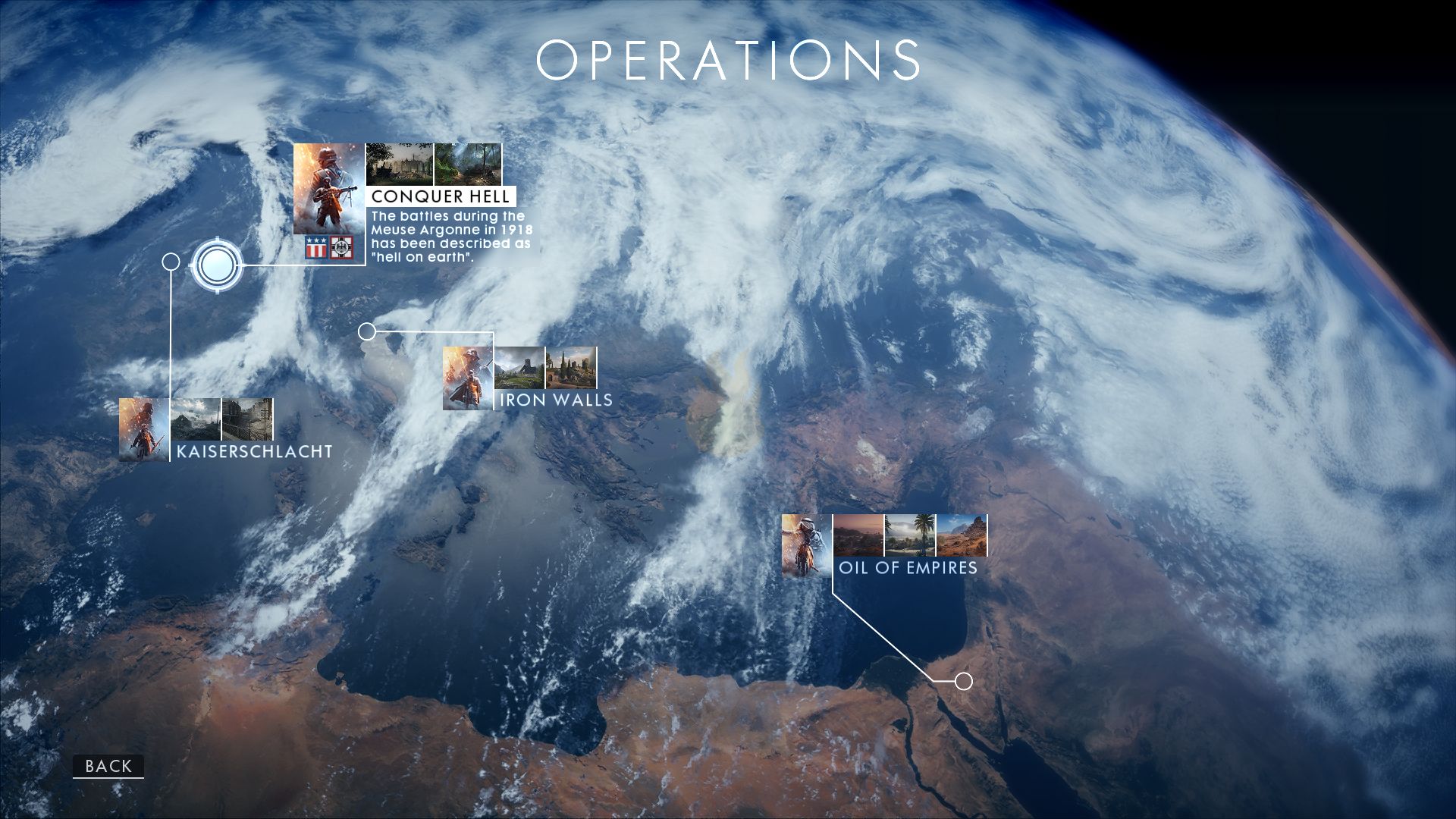Open the Kaiserschlacht operation

tap(254, 451)
